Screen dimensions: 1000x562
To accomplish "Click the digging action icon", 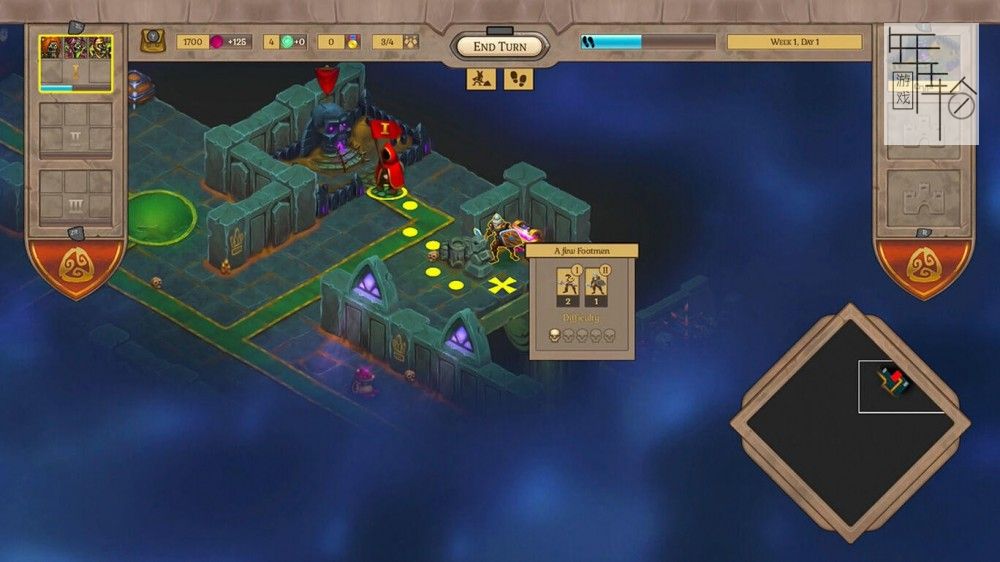I will point(481,78).
